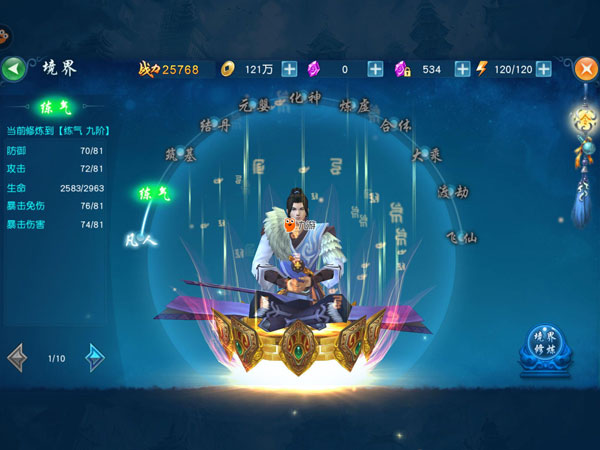Refill energy with the plus beside 120/120
Viewport: 600px width, 450px height.
(543, 69)
